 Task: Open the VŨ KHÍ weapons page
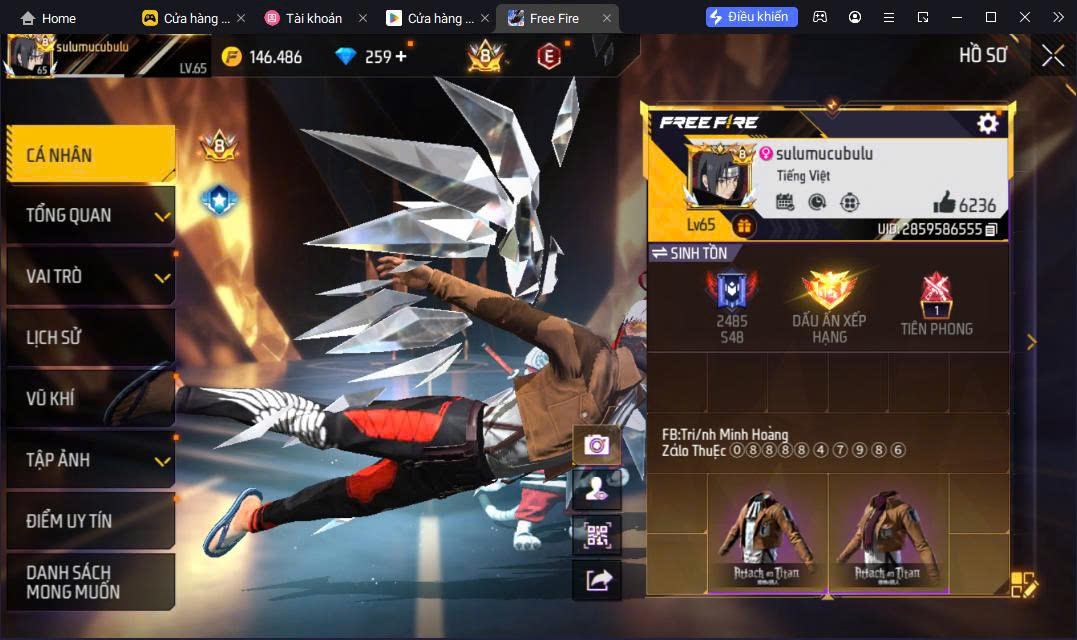[90, 399]
